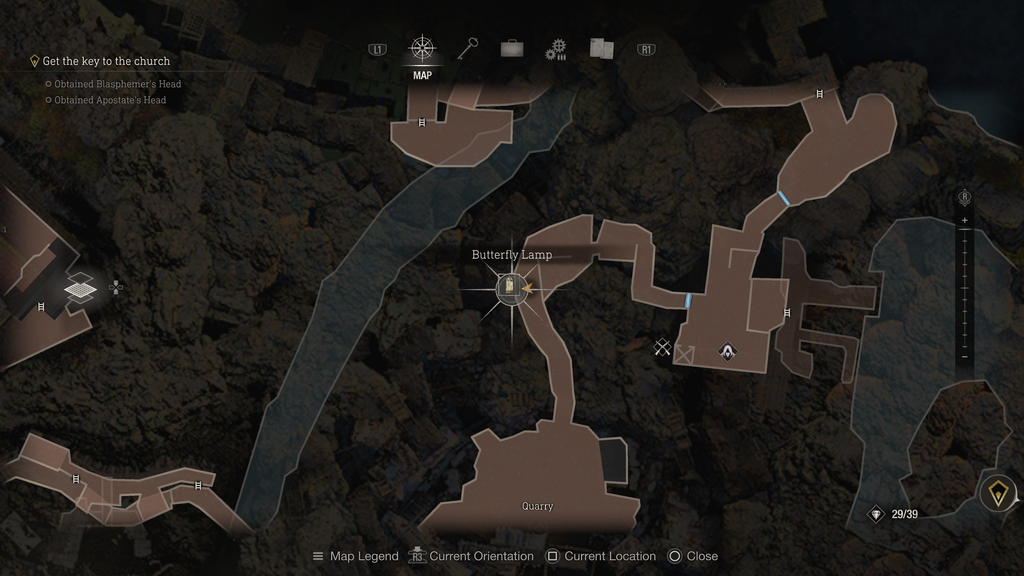Toggle the floor layers selector icon
Viewport: 1024px width, 576px height.
tap(80, 289)
